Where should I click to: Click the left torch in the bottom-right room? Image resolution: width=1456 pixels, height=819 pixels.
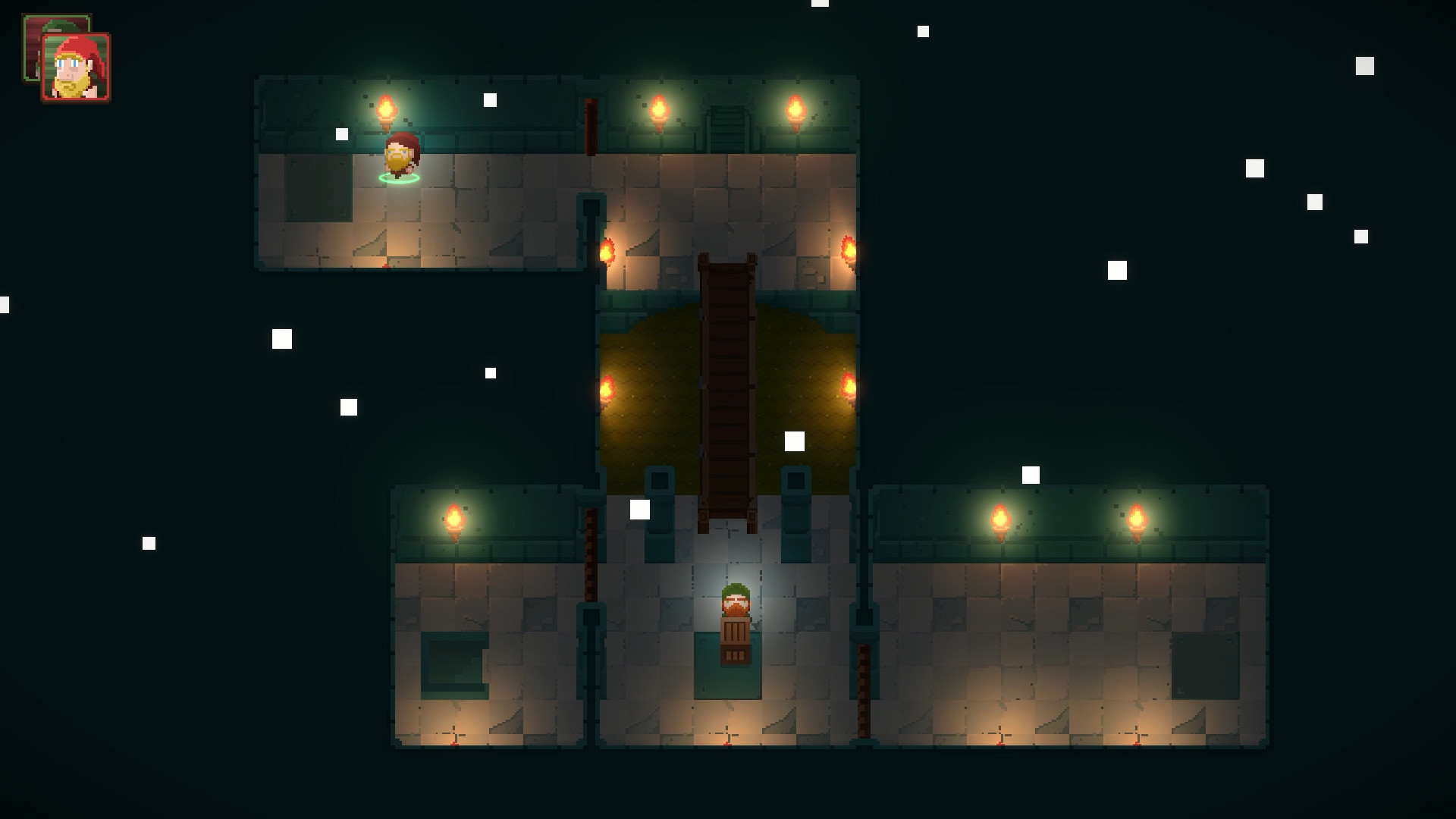point(1001,519)
